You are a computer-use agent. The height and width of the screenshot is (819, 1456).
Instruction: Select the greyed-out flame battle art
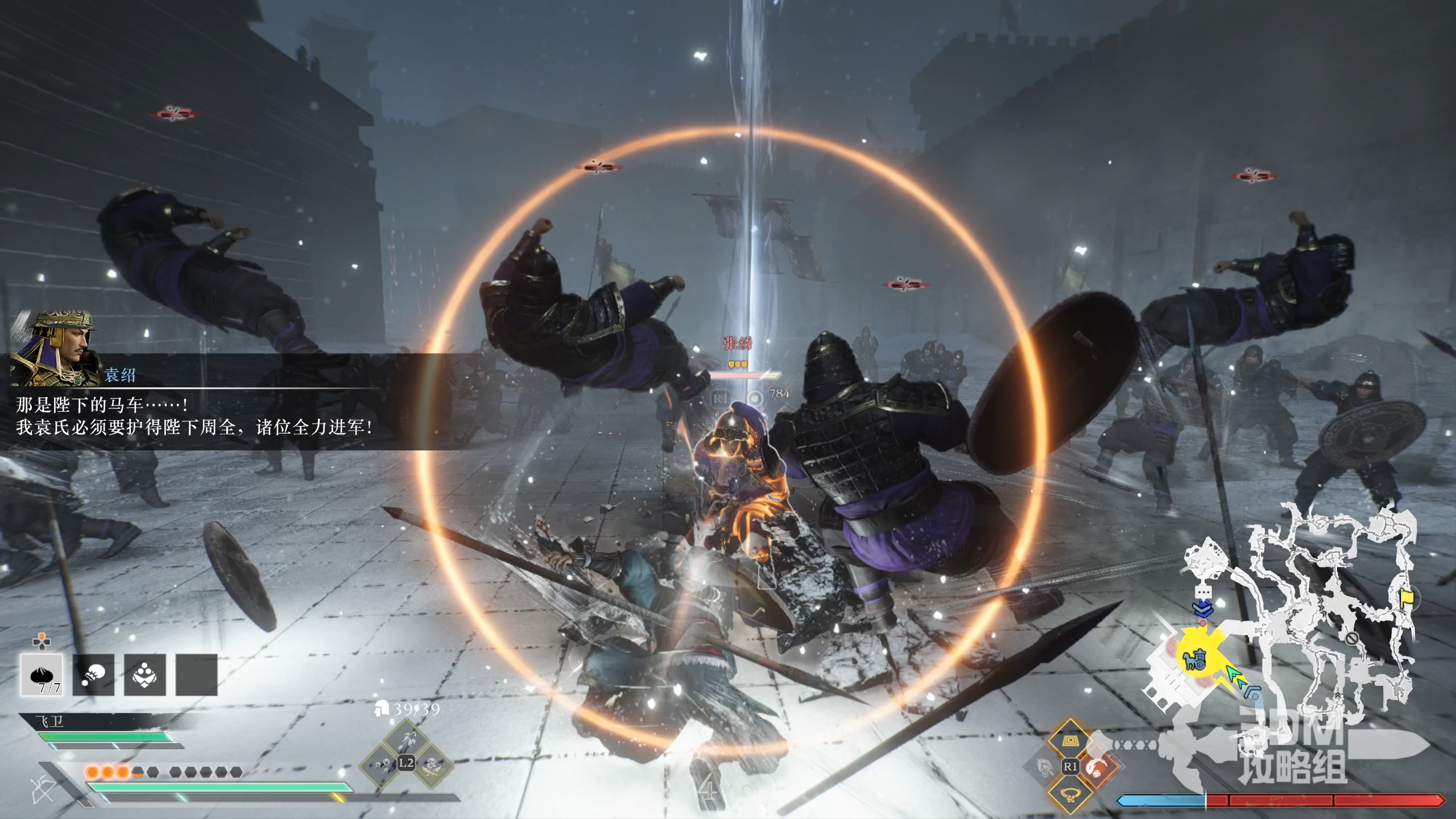point(1044,768)
